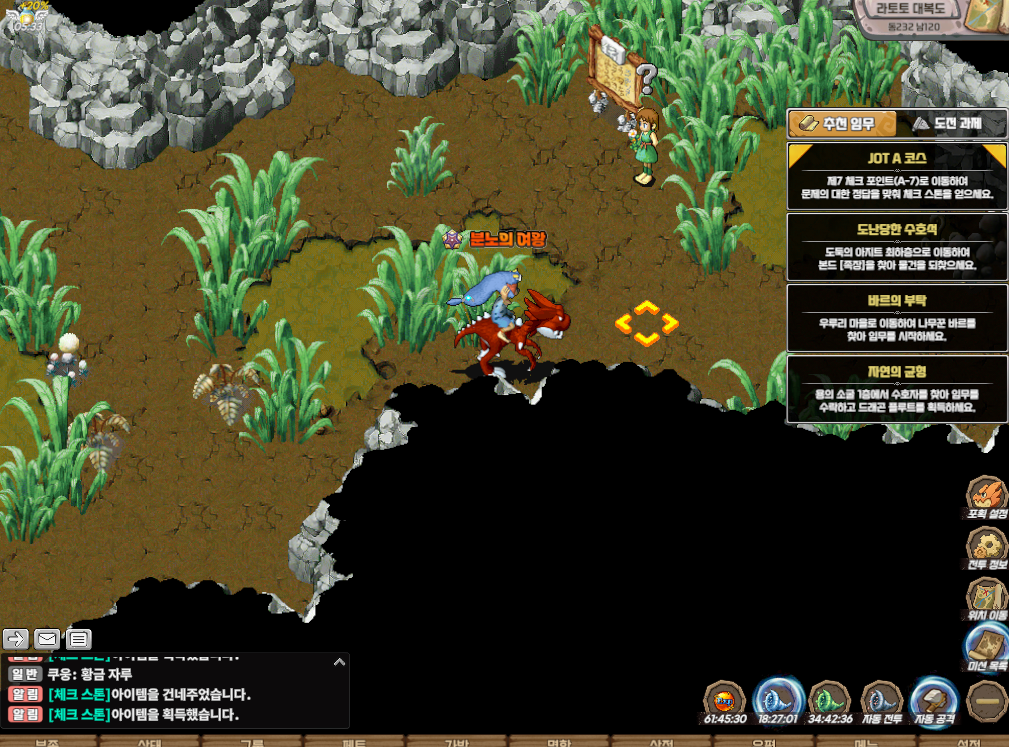Open the 자연의 균형 quest entry

click(896, 389)
